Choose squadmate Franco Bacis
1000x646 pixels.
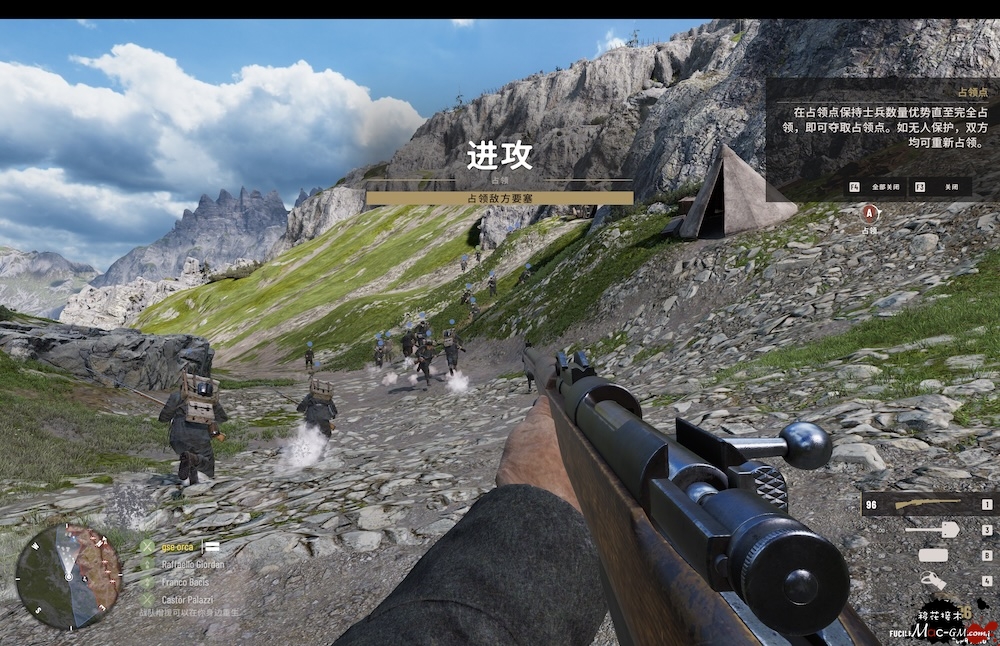pos(186,581)
